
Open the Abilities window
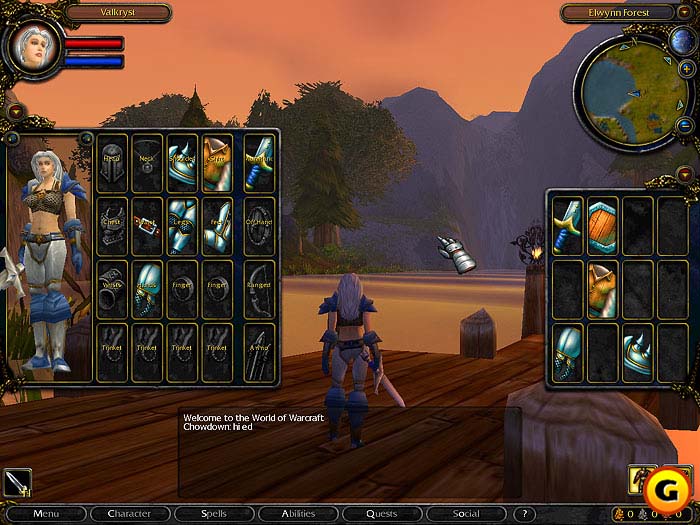pyautogui.click(x=298, y=514)
